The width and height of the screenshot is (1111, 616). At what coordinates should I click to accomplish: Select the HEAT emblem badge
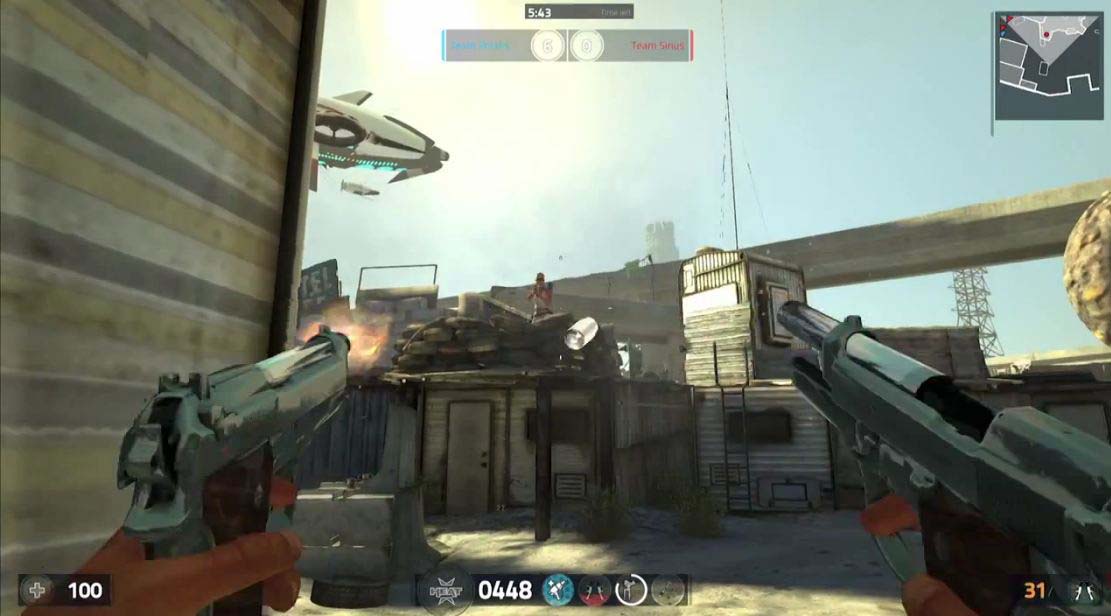point(445,590)
